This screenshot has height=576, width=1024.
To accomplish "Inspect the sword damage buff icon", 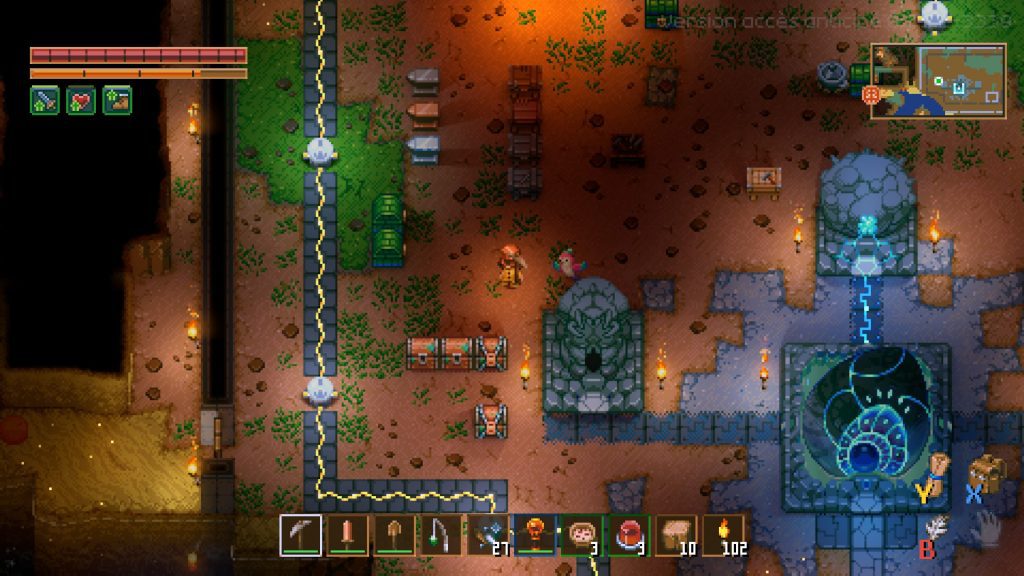I will (x=45, y=100).
